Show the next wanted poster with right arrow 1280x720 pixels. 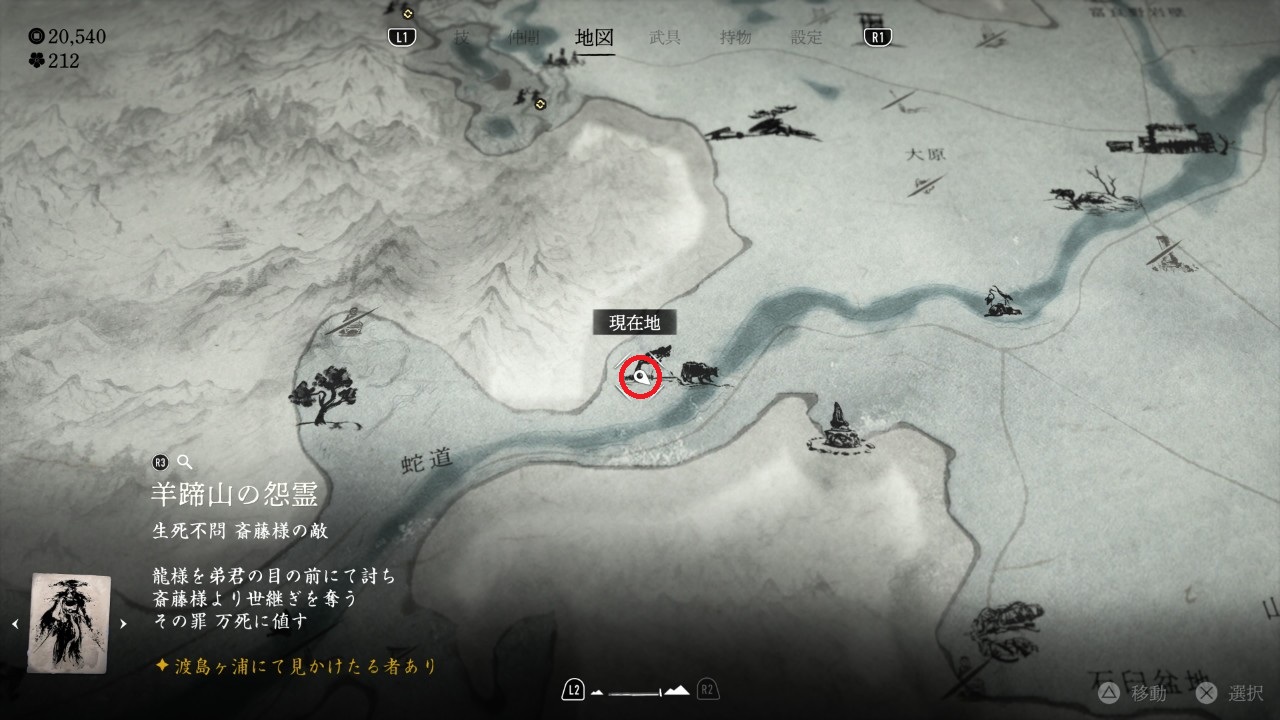(x=123, y=624)
